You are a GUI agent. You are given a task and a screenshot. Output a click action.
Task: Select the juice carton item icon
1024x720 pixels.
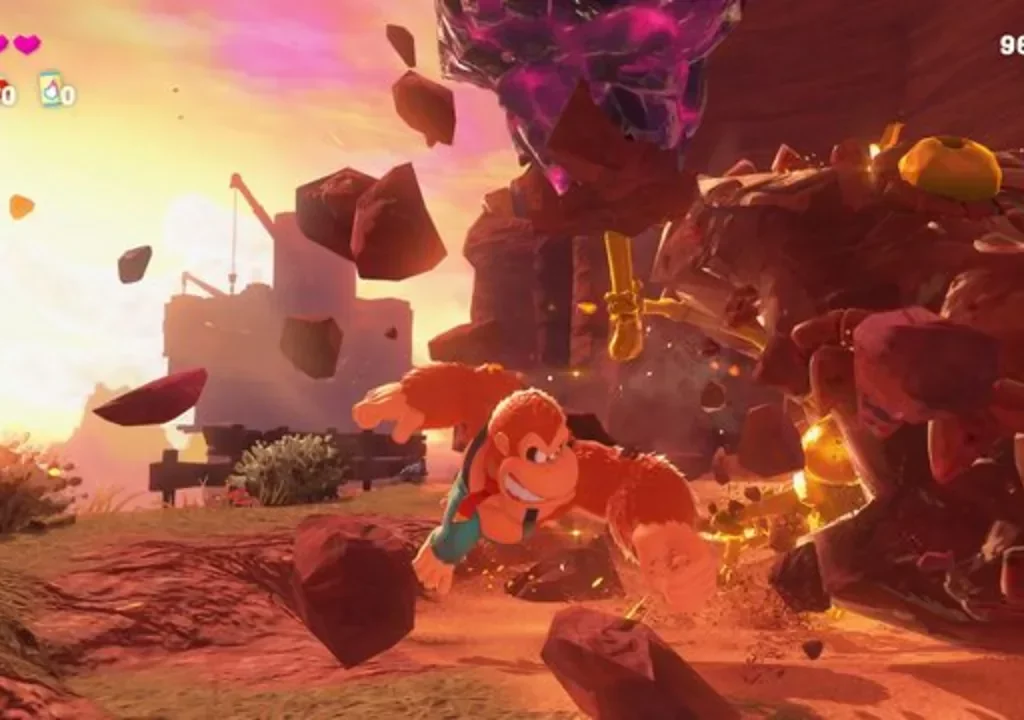pos(50,88)
